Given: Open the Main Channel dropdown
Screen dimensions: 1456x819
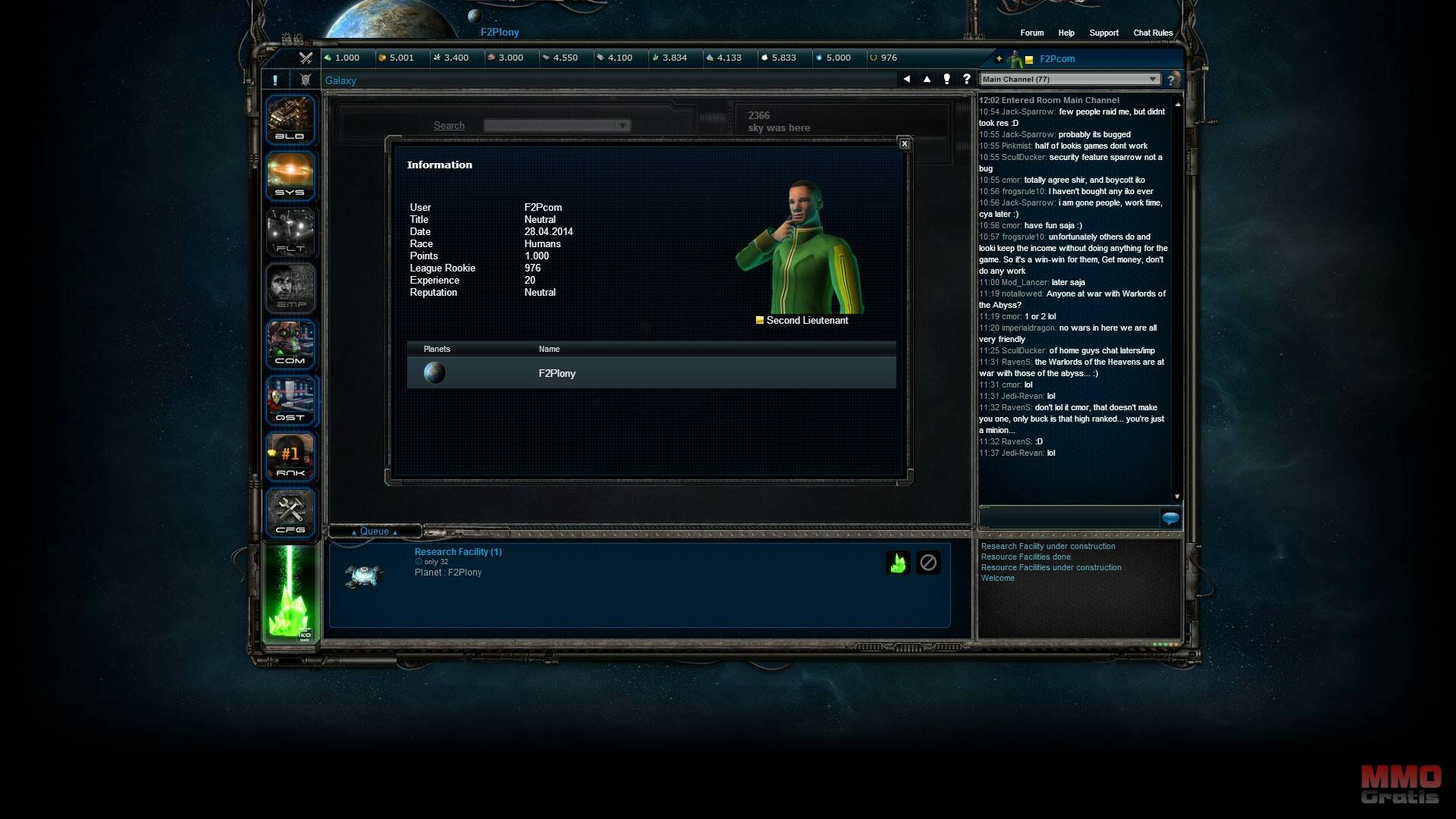Looking at the screenshot, I should (1069, 80).
